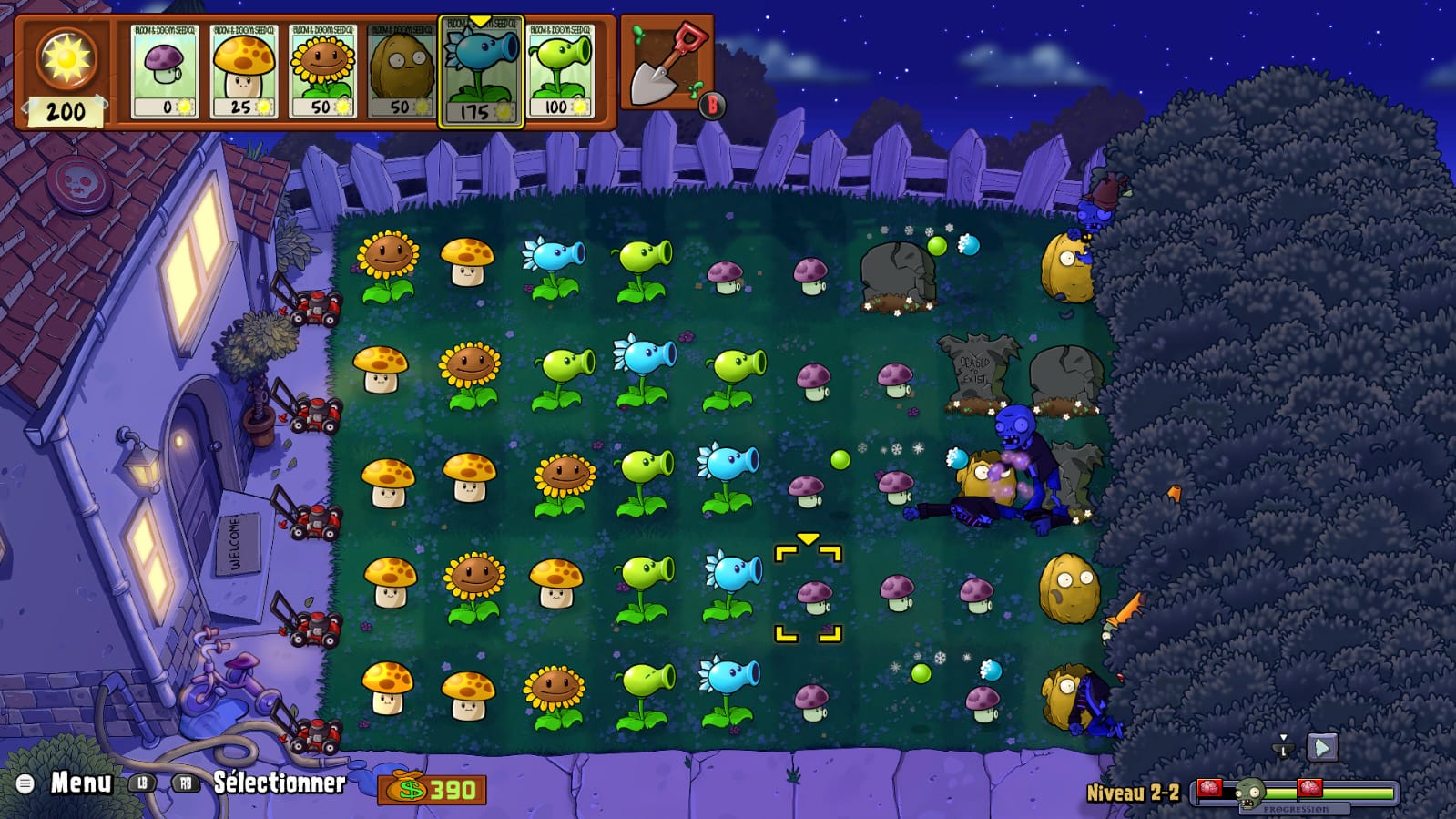Click the fast-forward arrow button
This screenshot has height=819, width=1456.
(1322, 748)
